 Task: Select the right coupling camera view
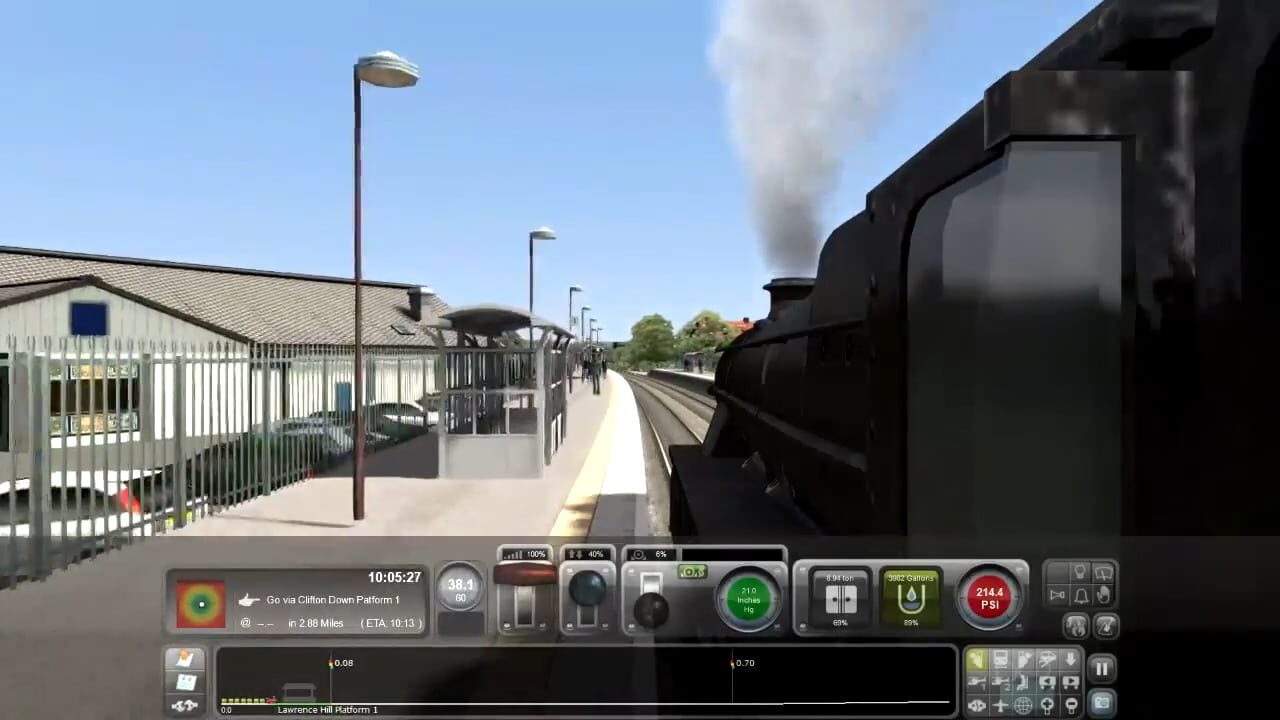[1070, 682]
